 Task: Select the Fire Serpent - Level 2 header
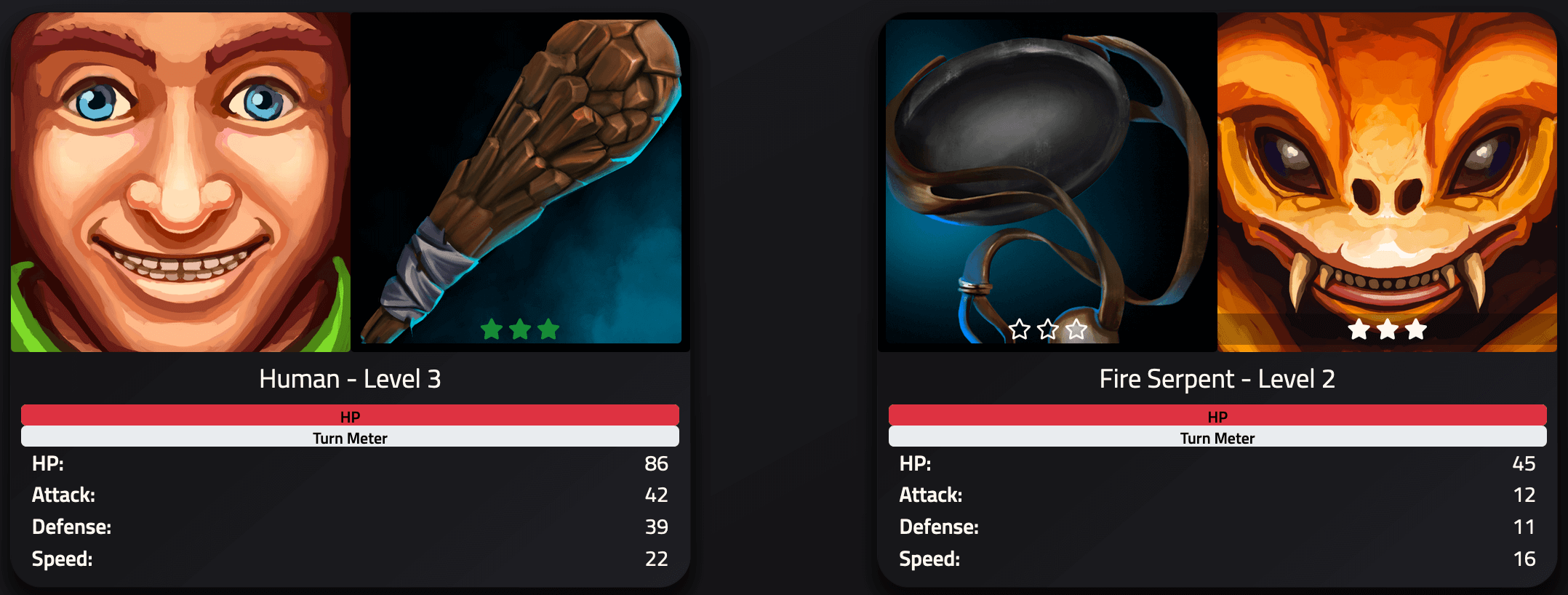tap(1217, 378)
